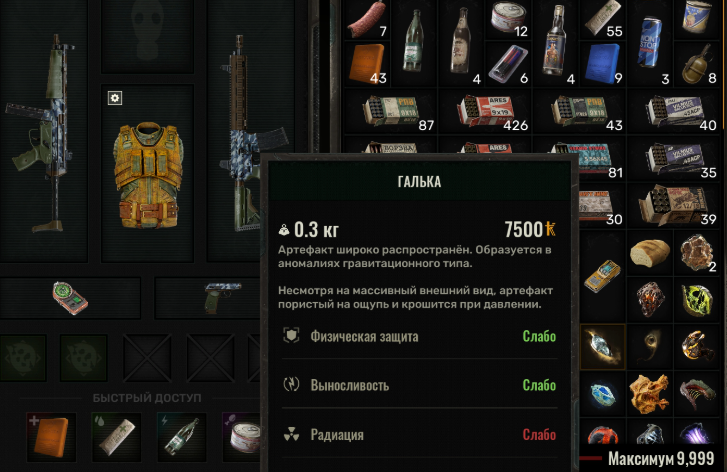Image resolution: width=727 pixels, height=472 pixels.
Task: Select the water bottle quick access slot
Action: (181, 432)
